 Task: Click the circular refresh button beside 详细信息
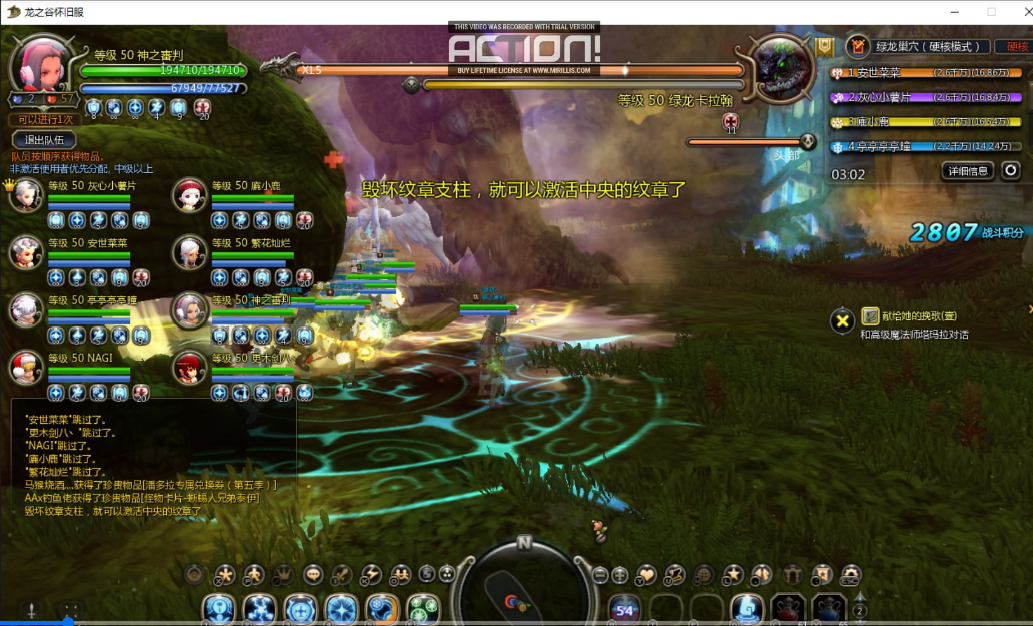1011,171
